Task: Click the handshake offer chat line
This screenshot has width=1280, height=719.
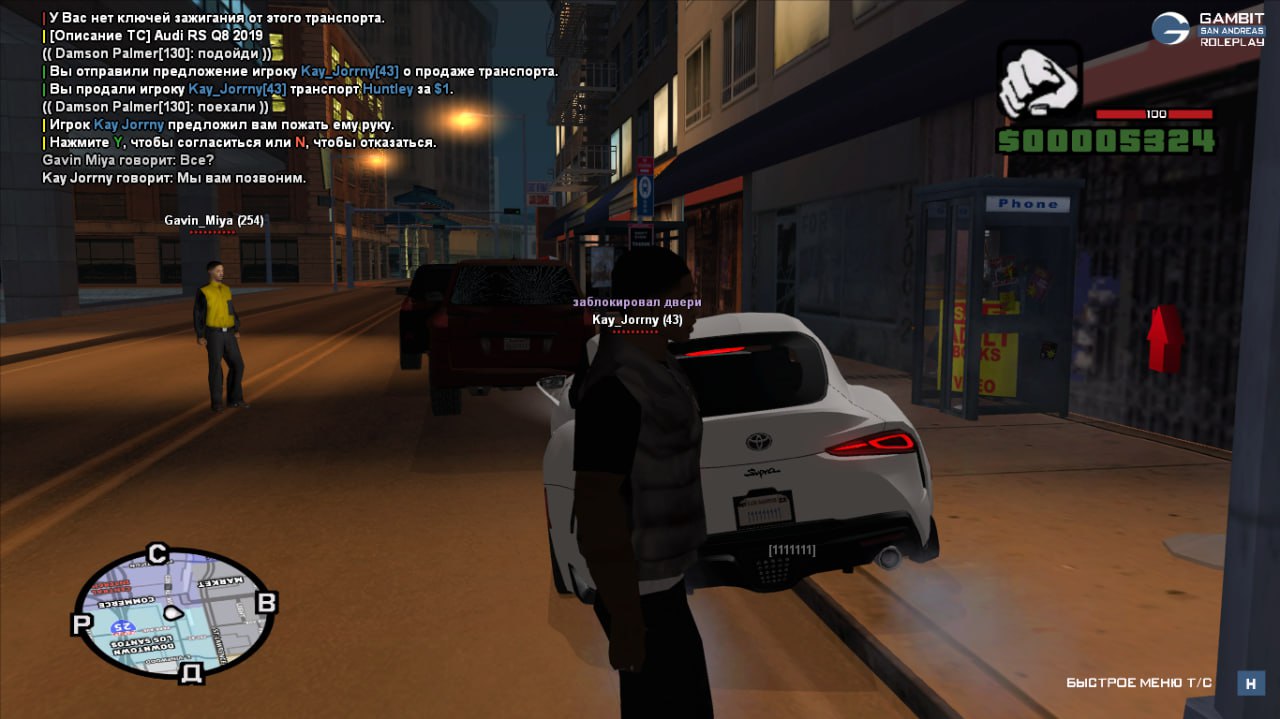Action: coord(218,125)
